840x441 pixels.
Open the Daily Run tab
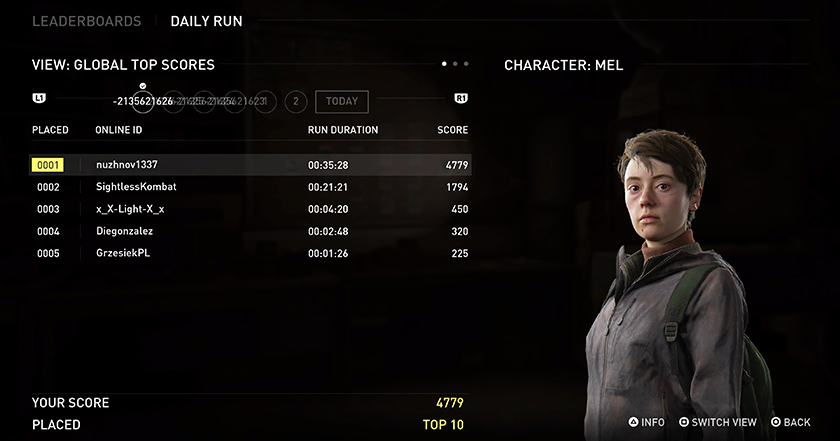(x=206, y=21)
